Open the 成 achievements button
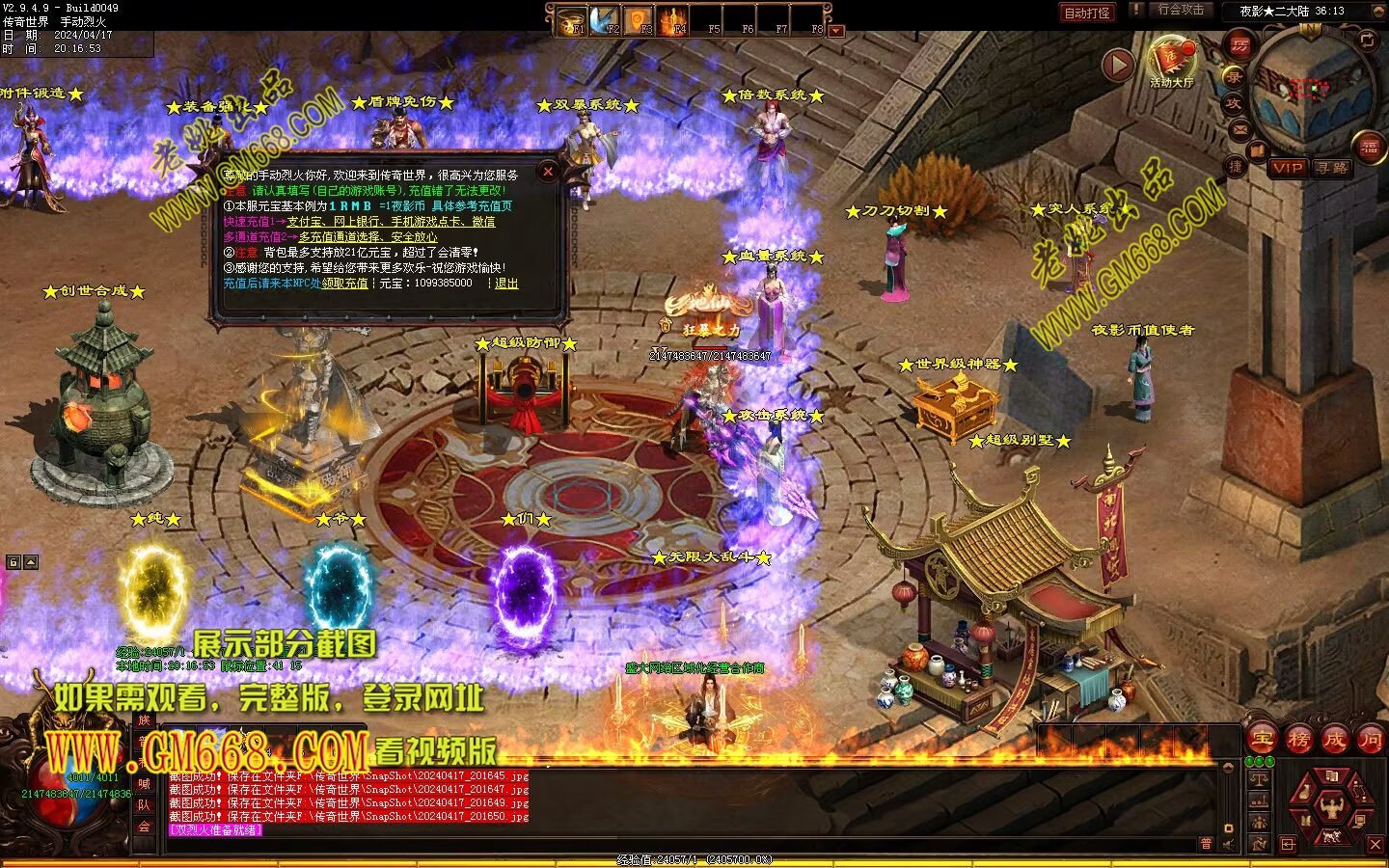 1334,740
